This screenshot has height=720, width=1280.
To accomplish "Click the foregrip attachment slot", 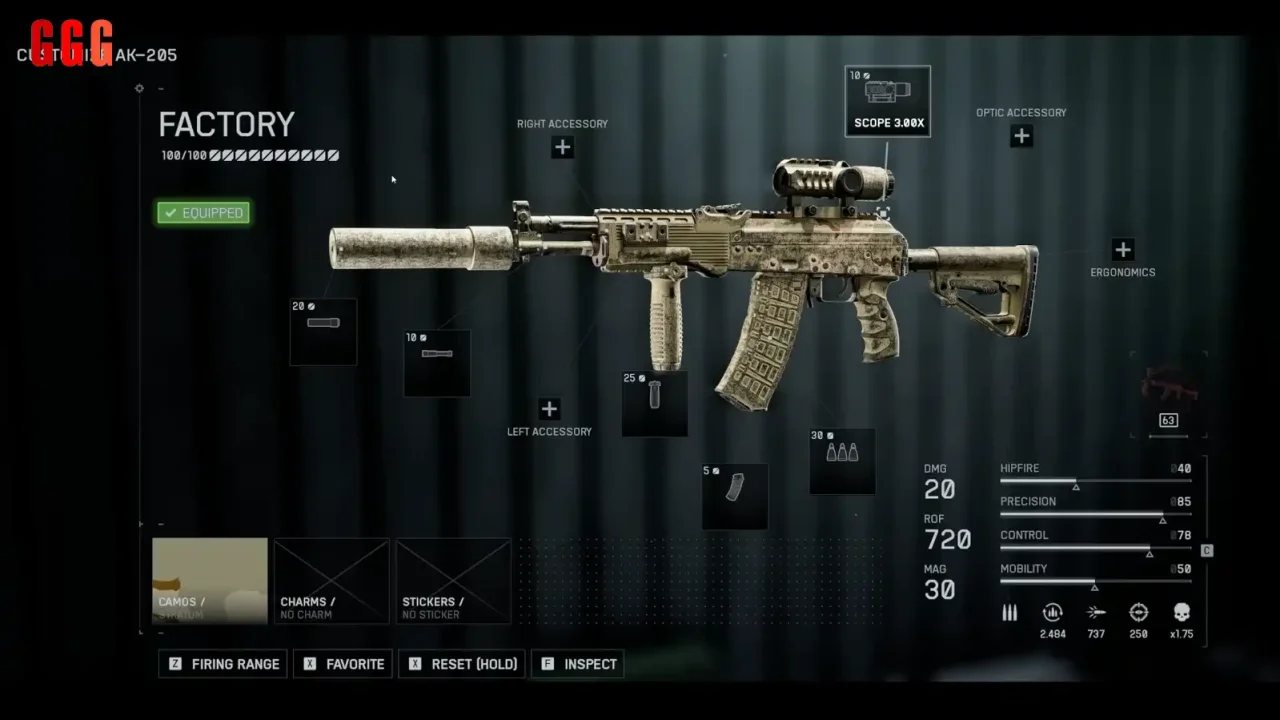I will (x=654, y=404).
